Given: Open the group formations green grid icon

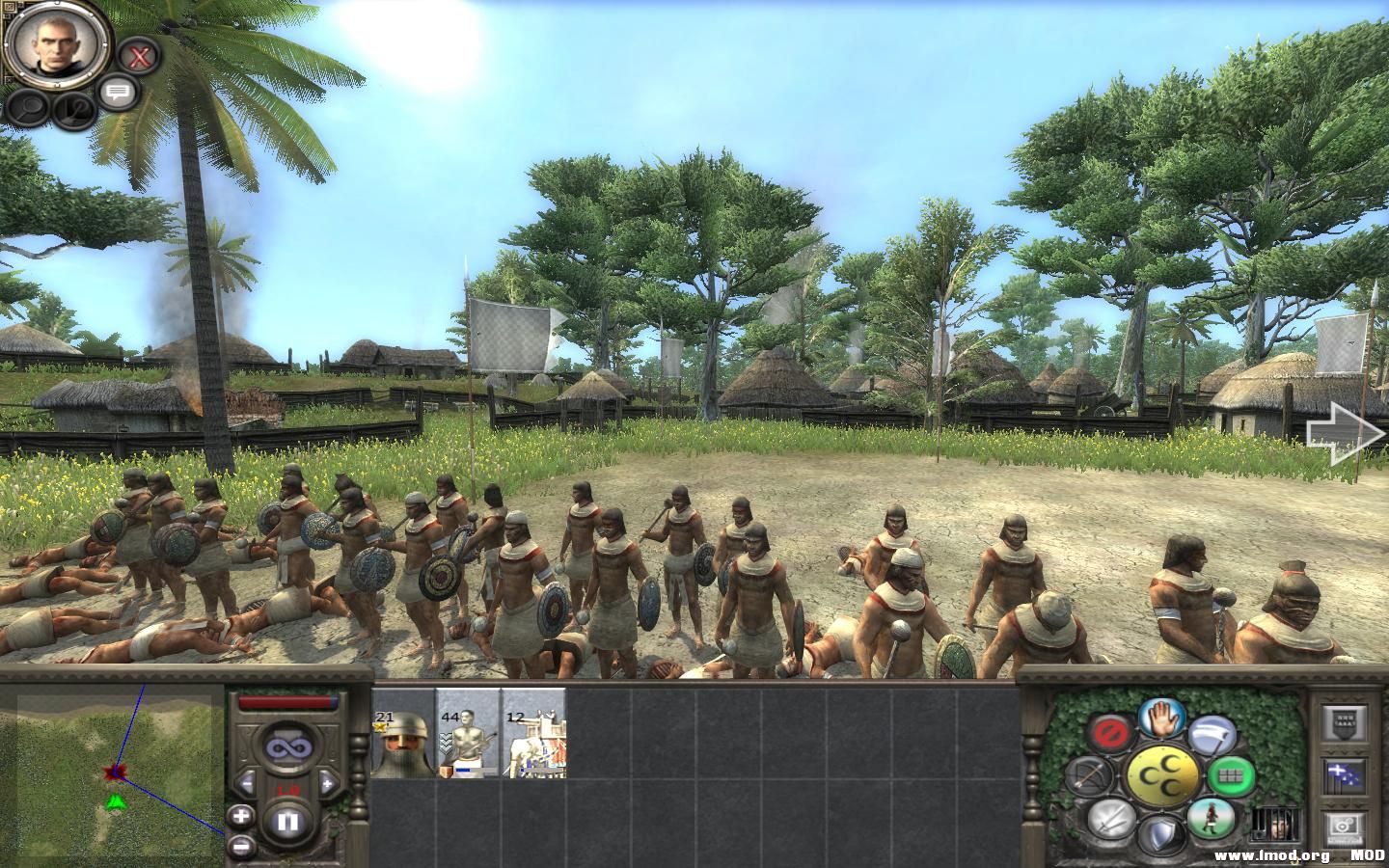Looking at the screenshot, I should pos(1231,775).
